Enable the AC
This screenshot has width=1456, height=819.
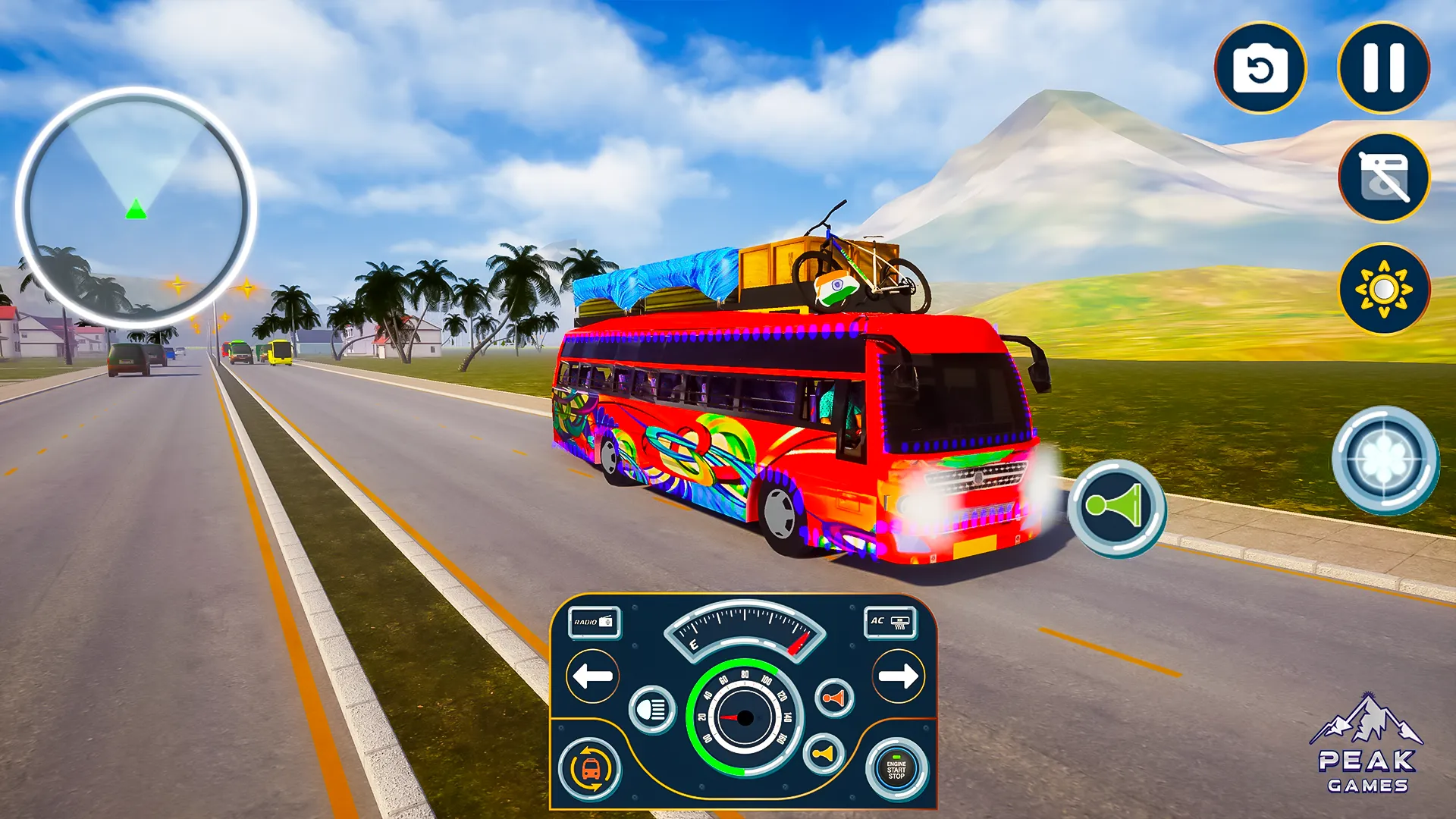click(890, 621)
